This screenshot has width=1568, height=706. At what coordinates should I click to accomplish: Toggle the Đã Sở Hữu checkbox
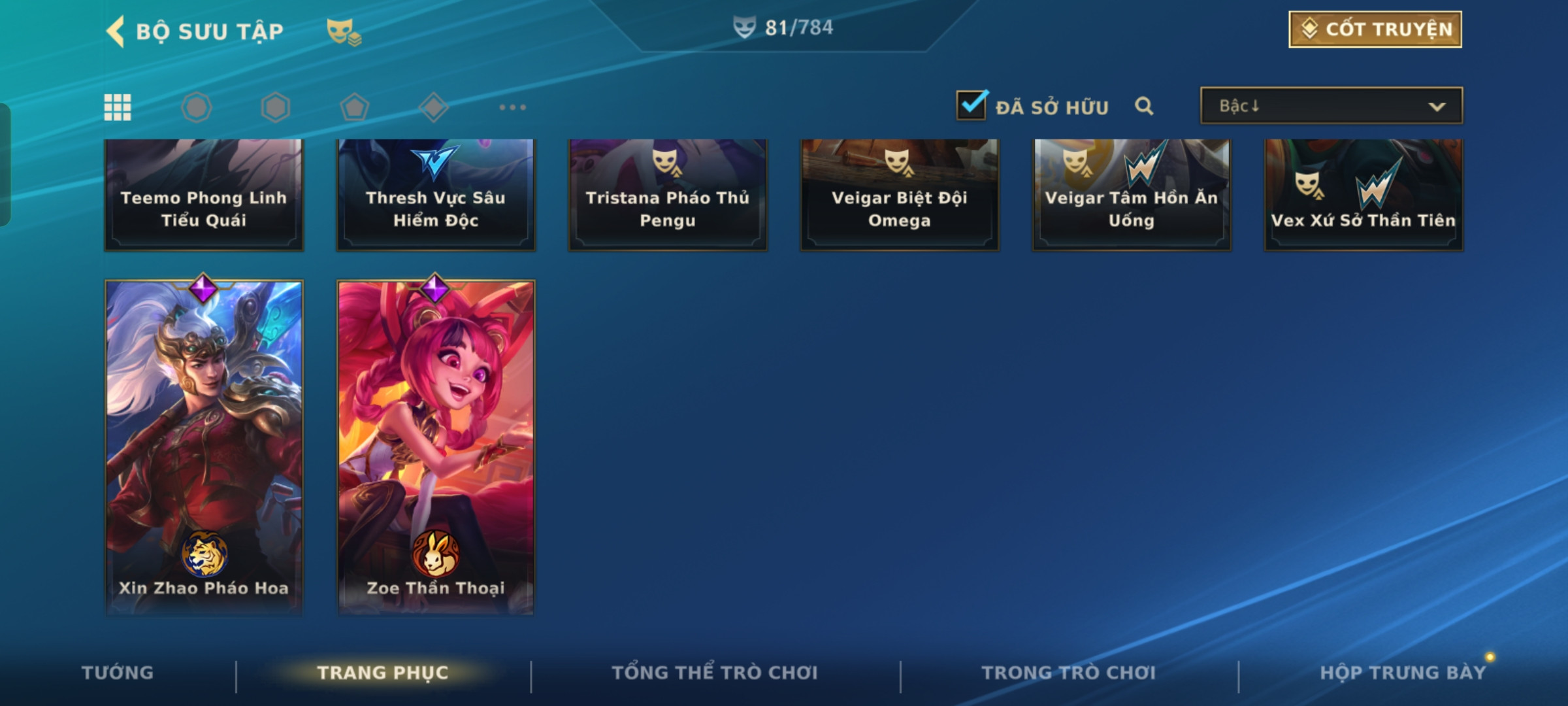point(971,106)
